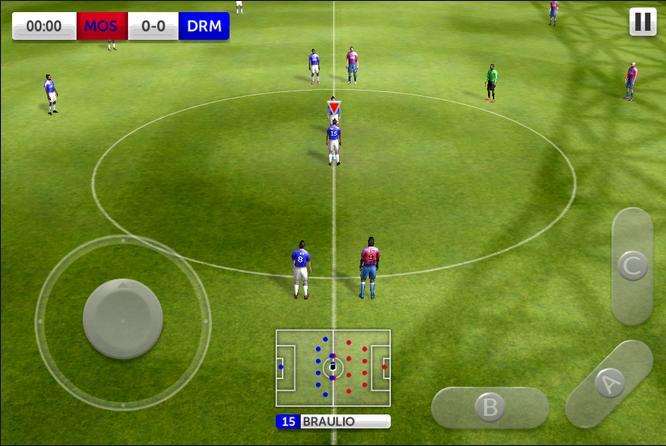Tap the A action button
Screen dimensions: 666x446
[x=609, y=382]
